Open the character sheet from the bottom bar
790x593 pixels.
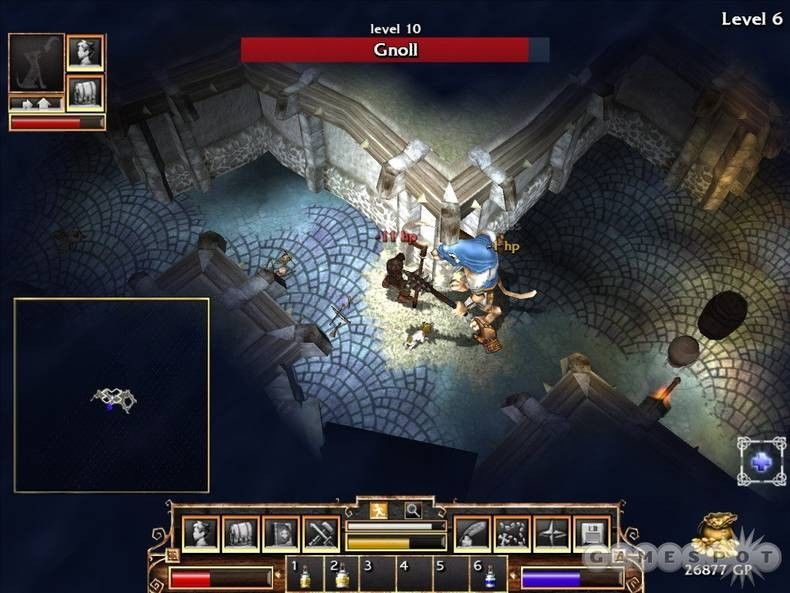pyautogui.click(x=200, y=534)
